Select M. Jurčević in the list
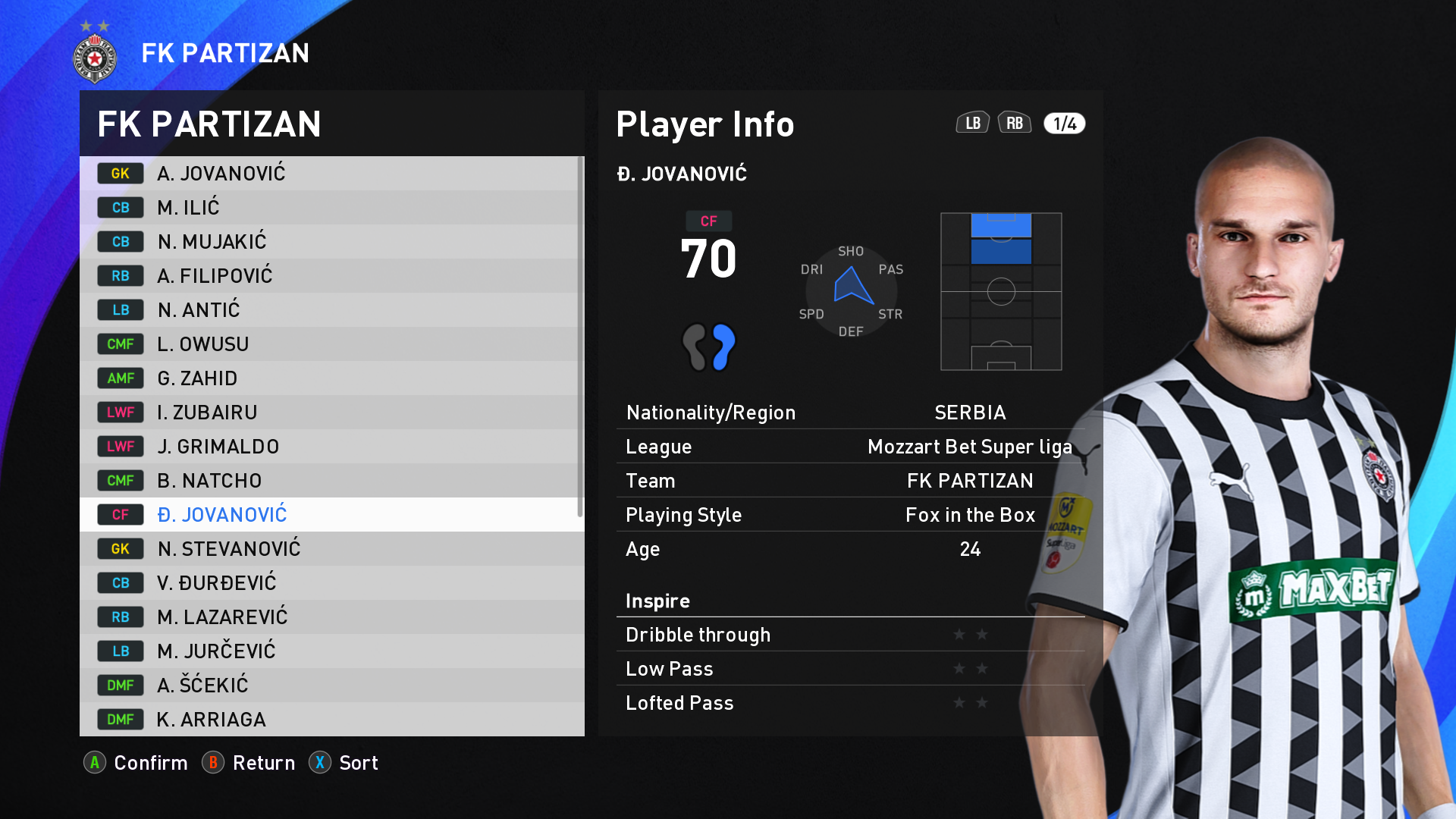This screenshot has width=1456, height=819. pyautogui.click(x=331, y=651)
